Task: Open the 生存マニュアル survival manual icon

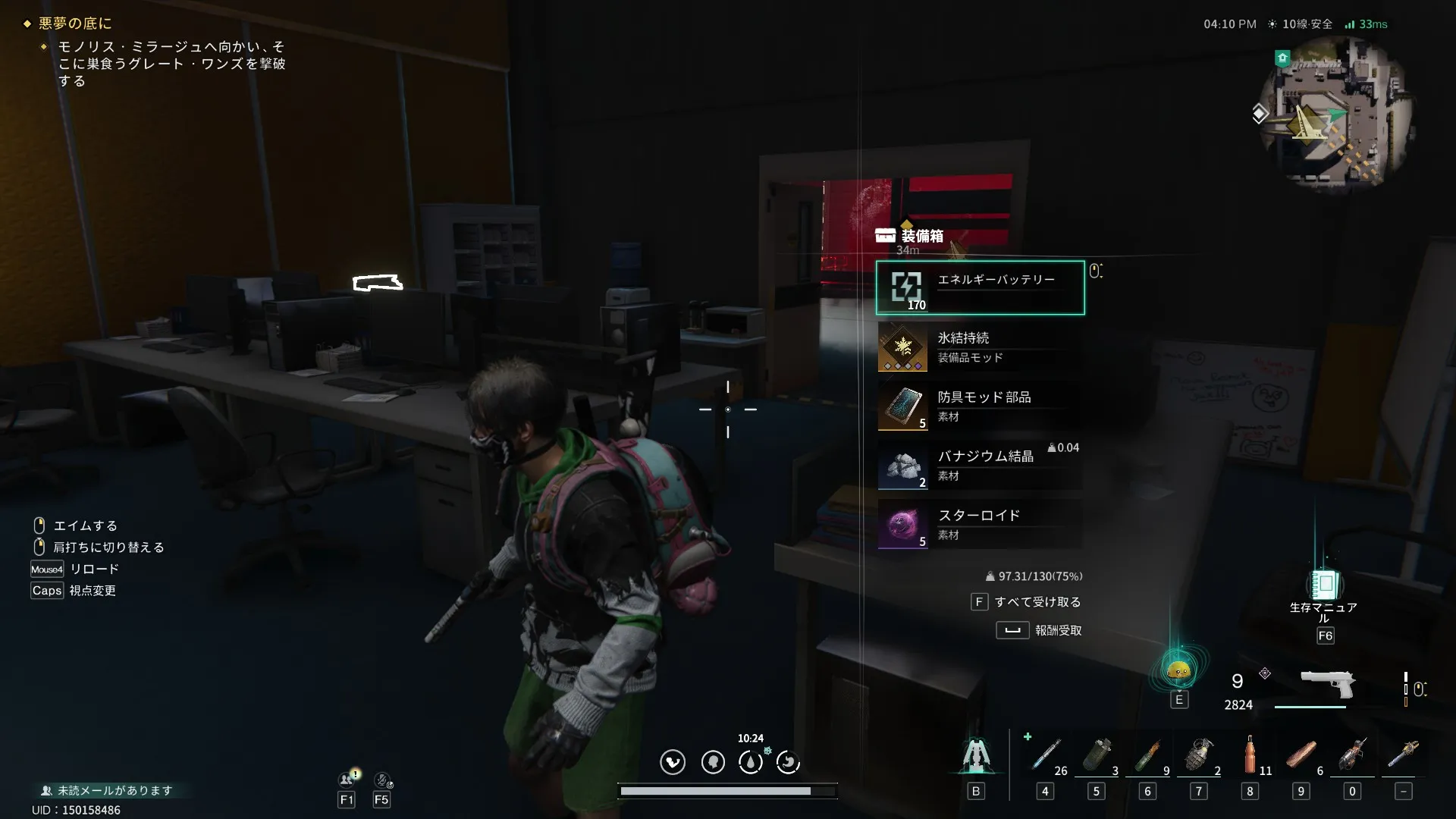Action: pyautogui.click(x=1324, y=586)
